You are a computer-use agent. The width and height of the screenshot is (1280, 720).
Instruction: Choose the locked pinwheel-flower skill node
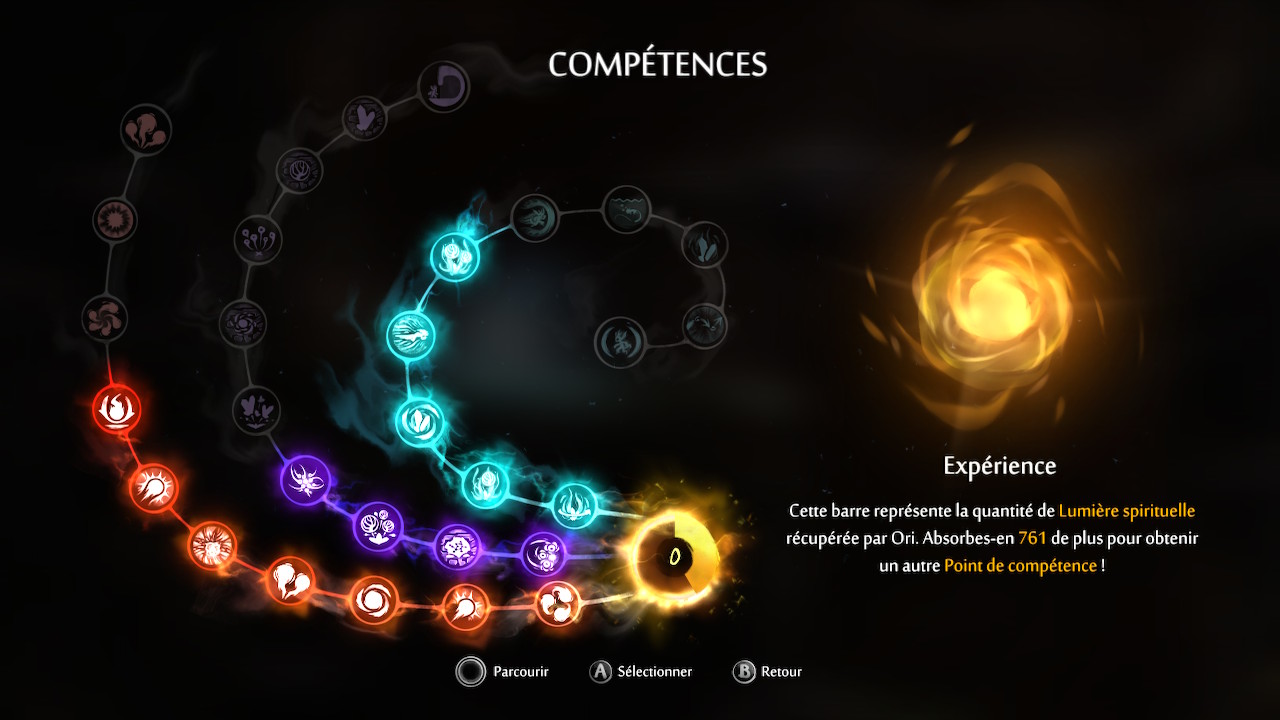(x=105, y=317)
